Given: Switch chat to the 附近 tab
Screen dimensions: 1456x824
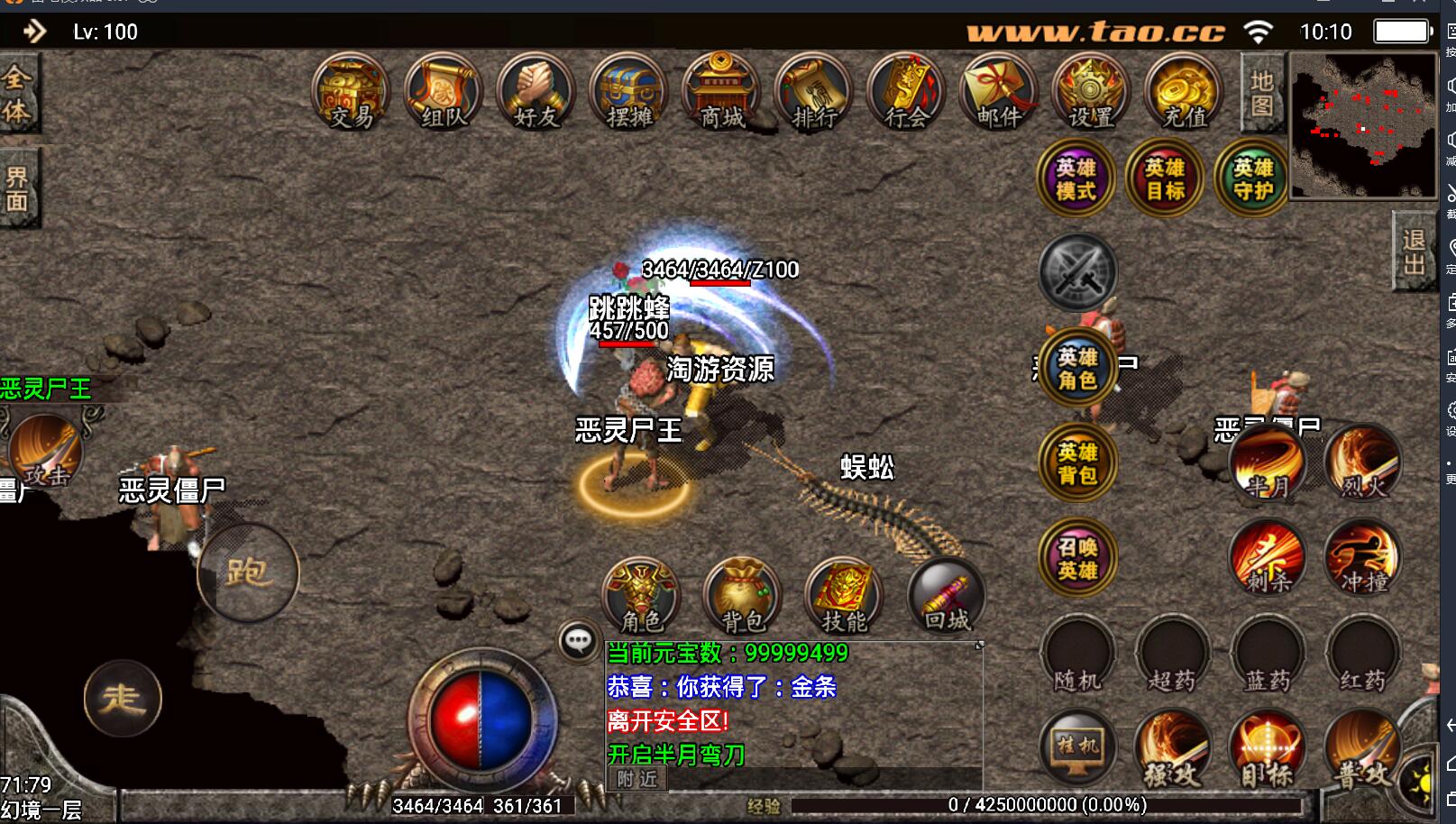Looking at the screenshot, I should (x=638, y=779).
